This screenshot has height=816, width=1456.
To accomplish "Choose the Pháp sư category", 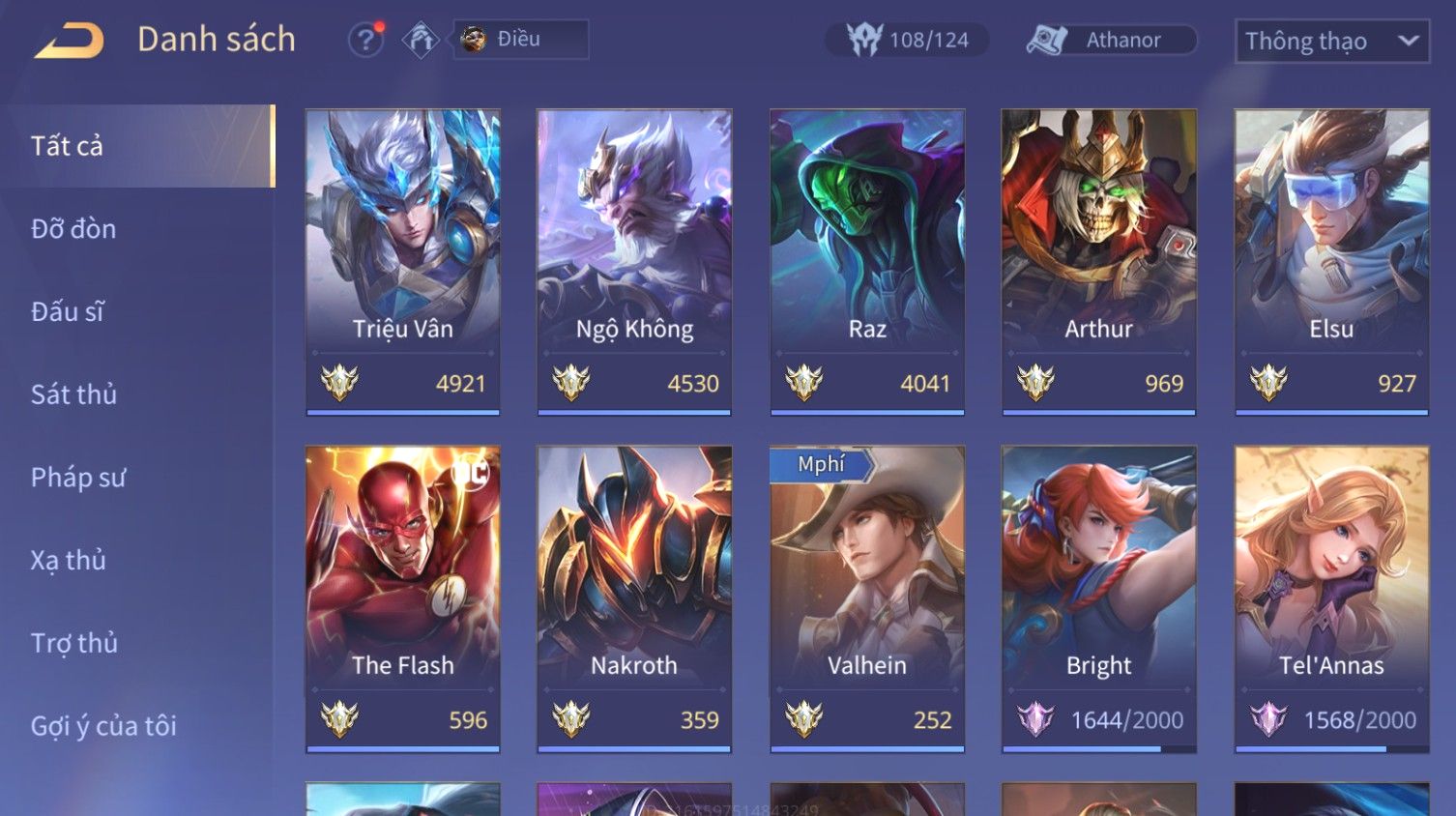I will [78, 478].
